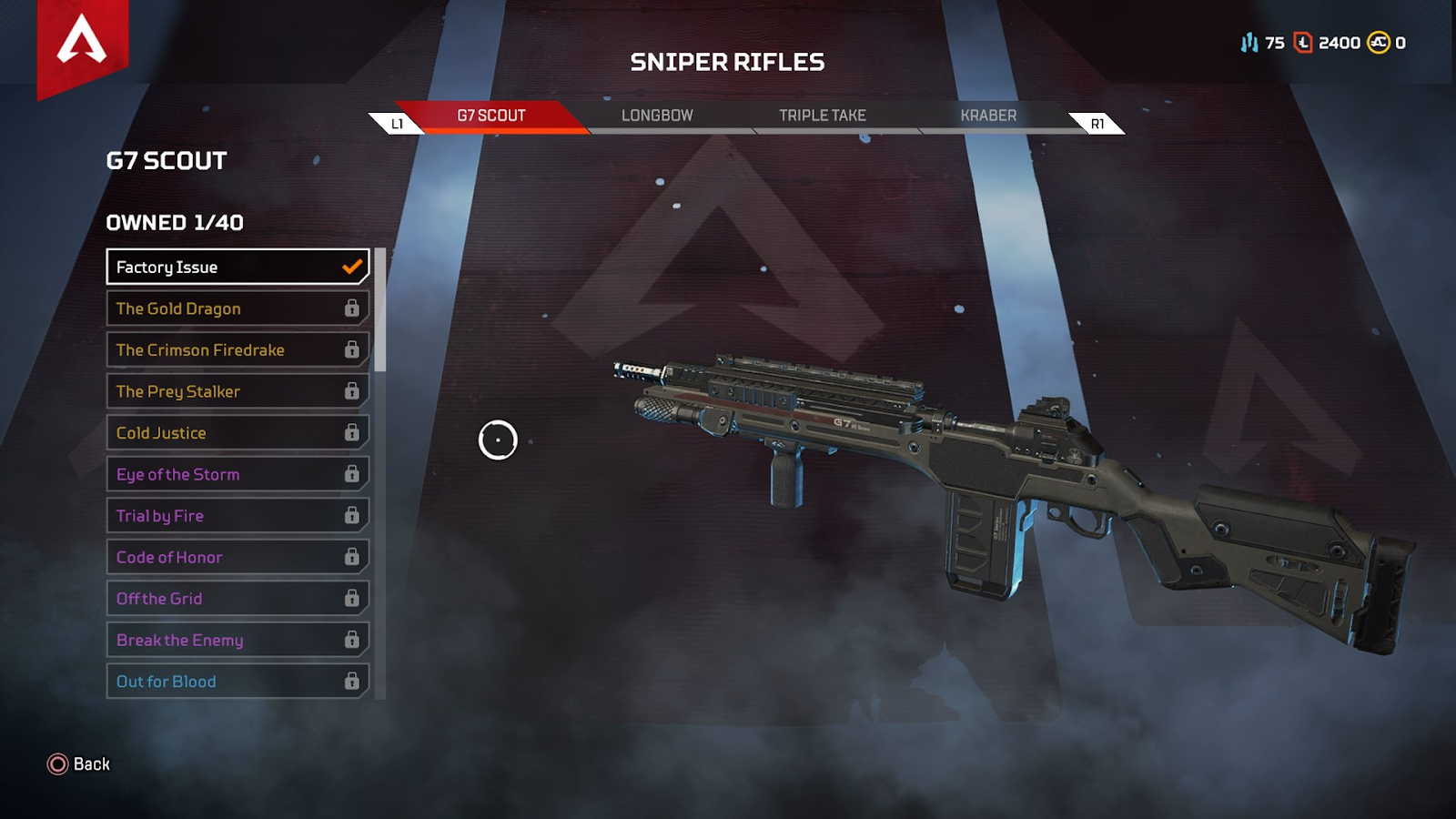
Task: Switch to the G7 Scout tab
Action: click(x=491, y=116)
